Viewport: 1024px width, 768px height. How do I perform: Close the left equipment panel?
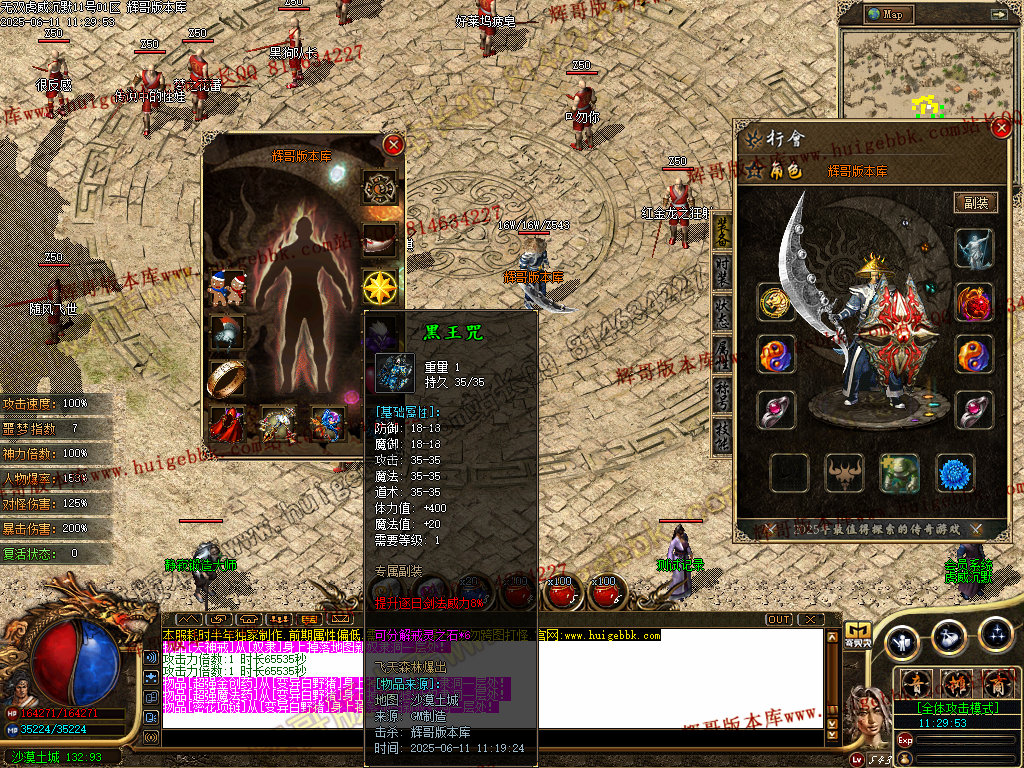point(394,145)
